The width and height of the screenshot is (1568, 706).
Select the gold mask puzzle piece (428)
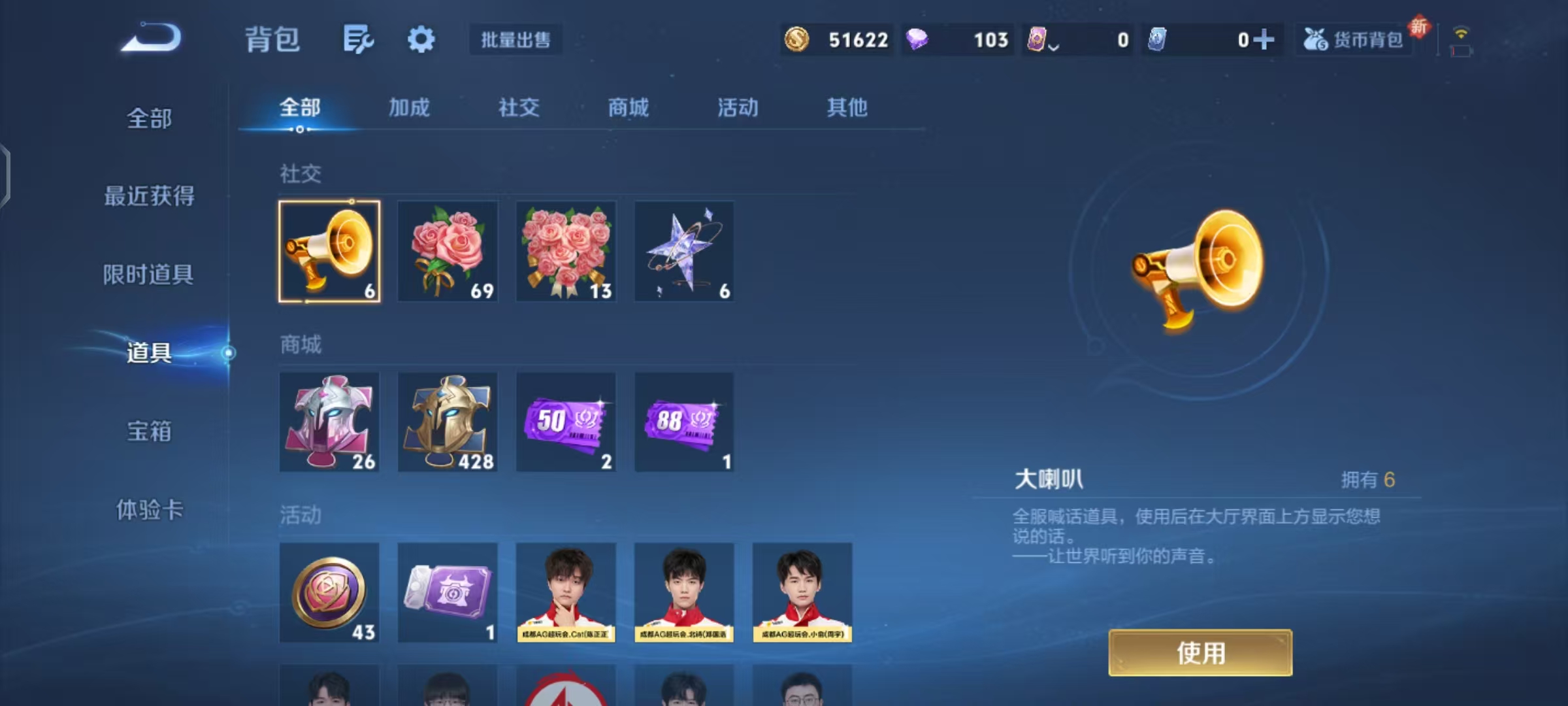tap(448, 422)
